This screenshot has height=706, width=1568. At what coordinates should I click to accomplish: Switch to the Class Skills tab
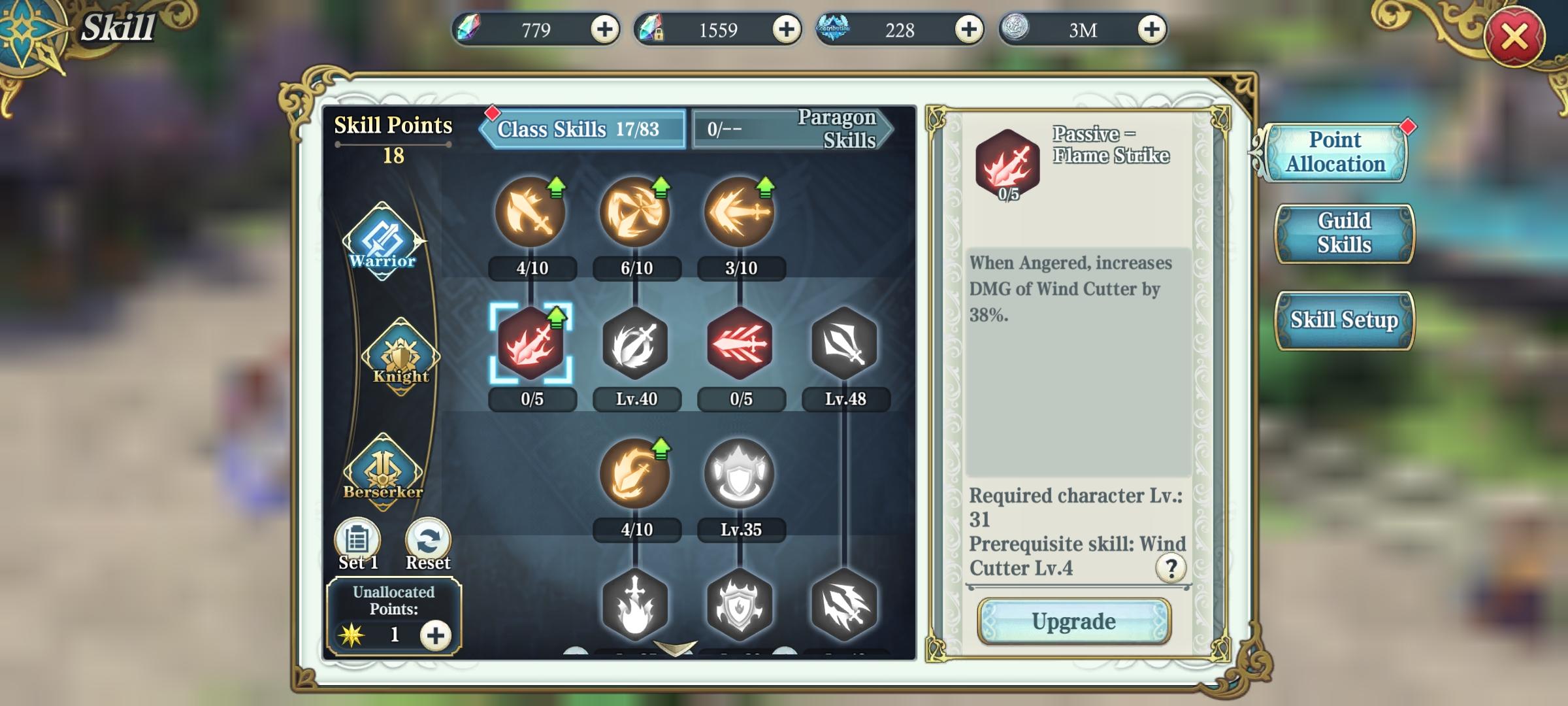(x=580, y=128)
